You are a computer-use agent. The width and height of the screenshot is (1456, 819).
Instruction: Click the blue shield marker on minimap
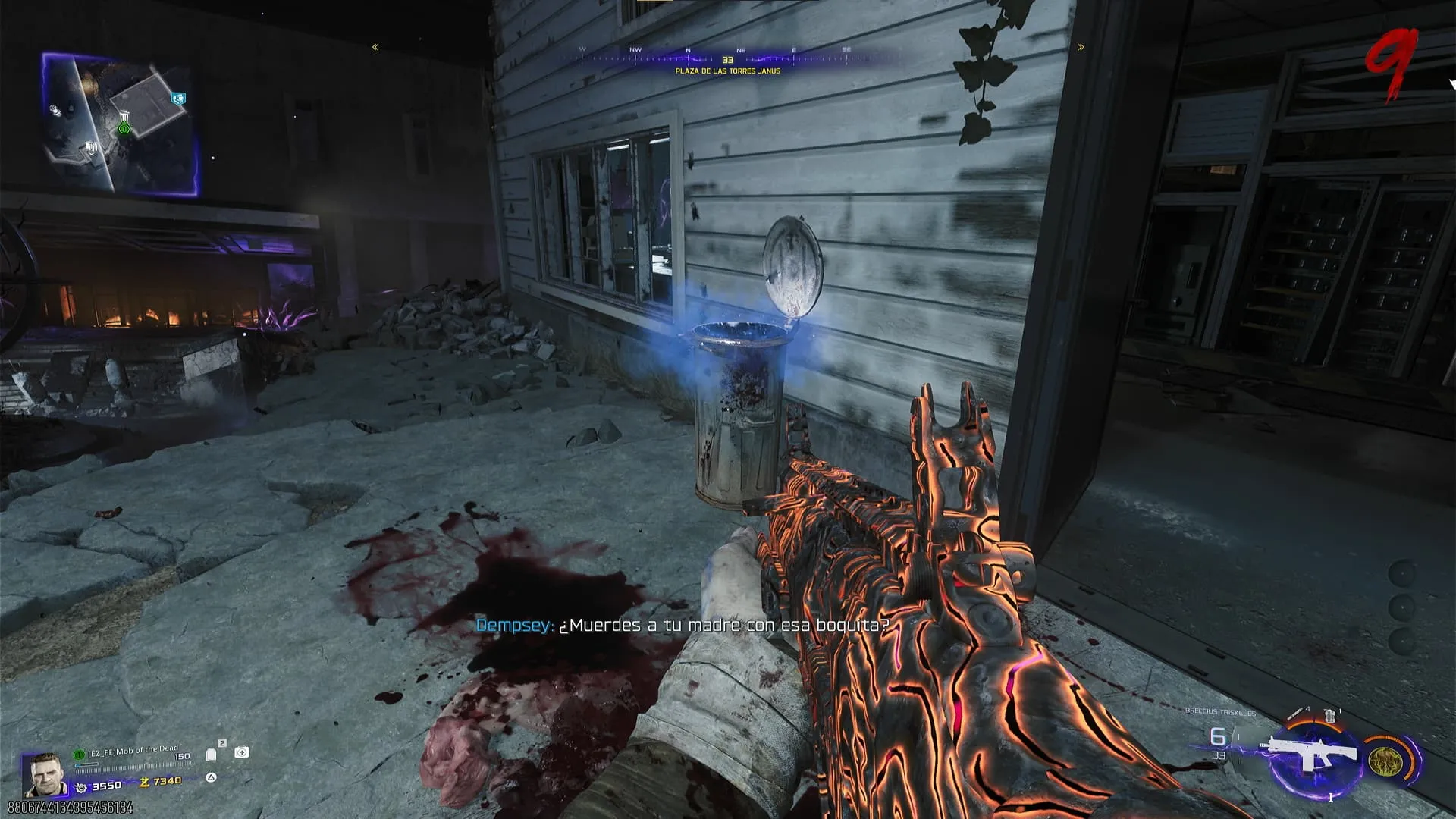[179, 99]
